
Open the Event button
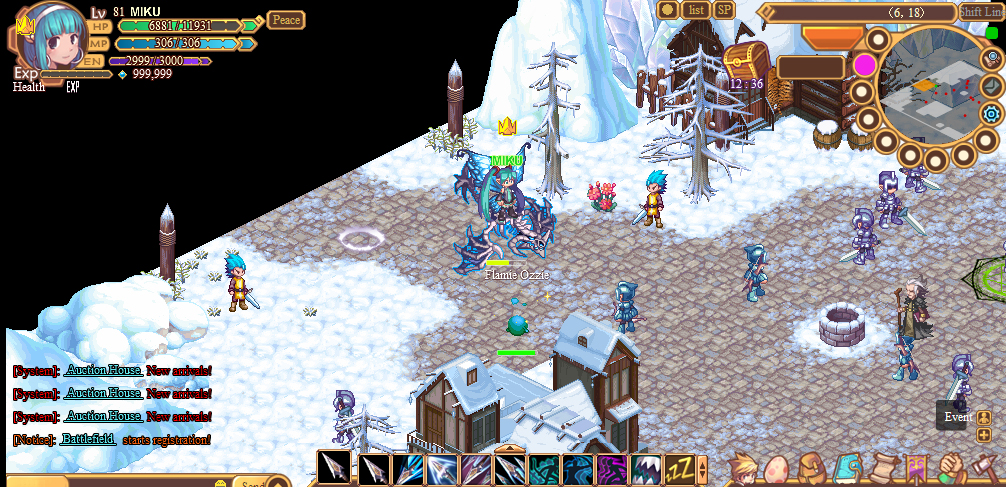957,417
